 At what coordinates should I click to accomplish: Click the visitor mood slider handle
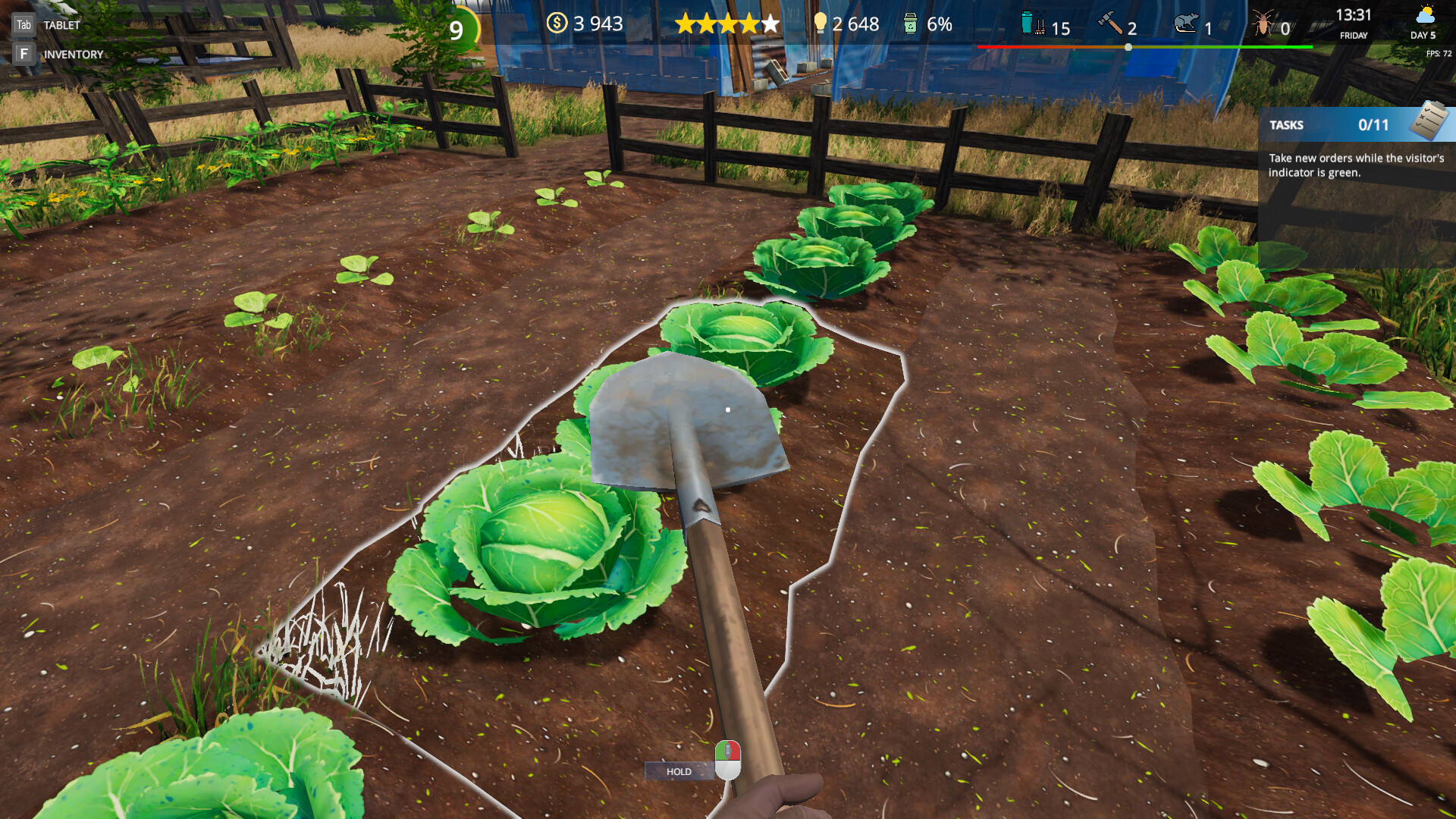(1128, 46)
